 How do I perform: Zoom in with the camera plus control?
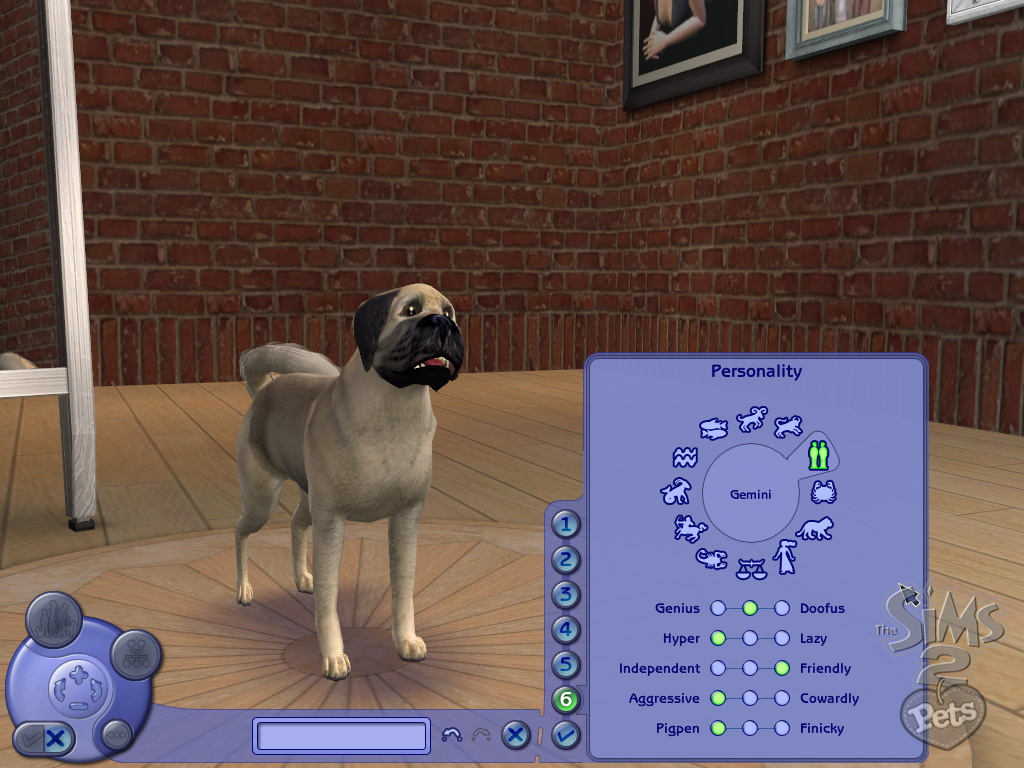79,674
